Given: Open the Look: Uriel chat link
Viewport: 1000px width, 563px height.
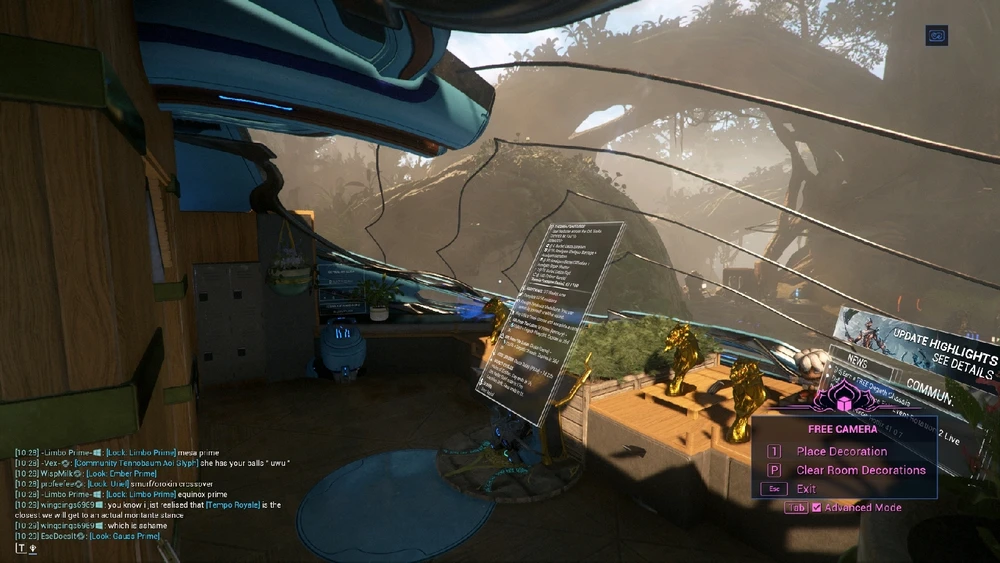Looking at the screenshot, I should (110, 484).
